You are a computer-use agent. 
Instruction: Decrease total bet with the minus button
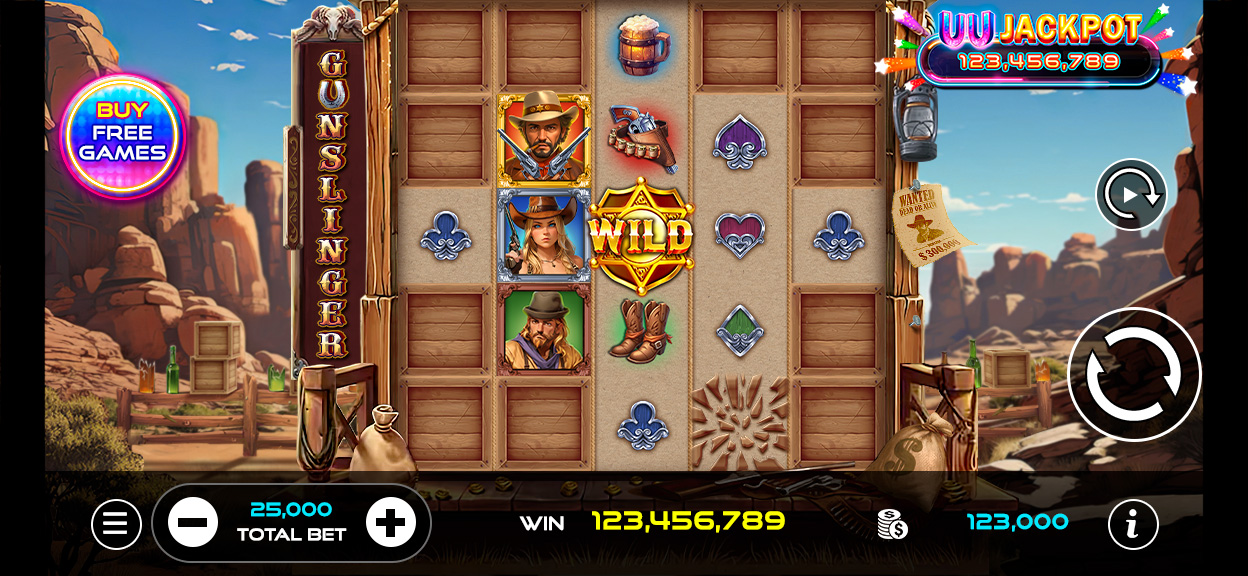tap(192, 522)
